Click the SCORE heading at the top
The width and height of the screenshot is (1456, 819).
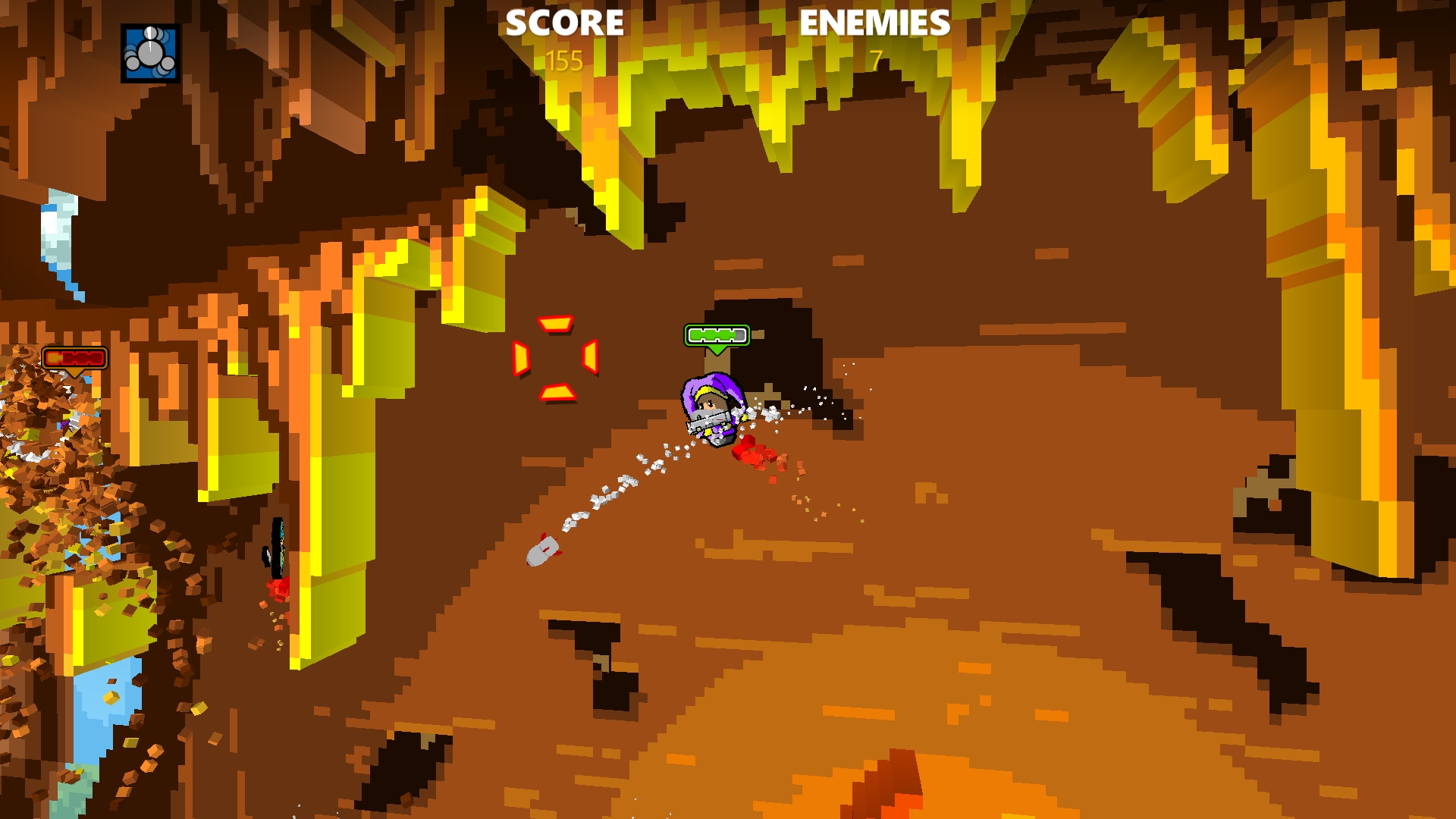pyautogui.click(x=564, y=23)
